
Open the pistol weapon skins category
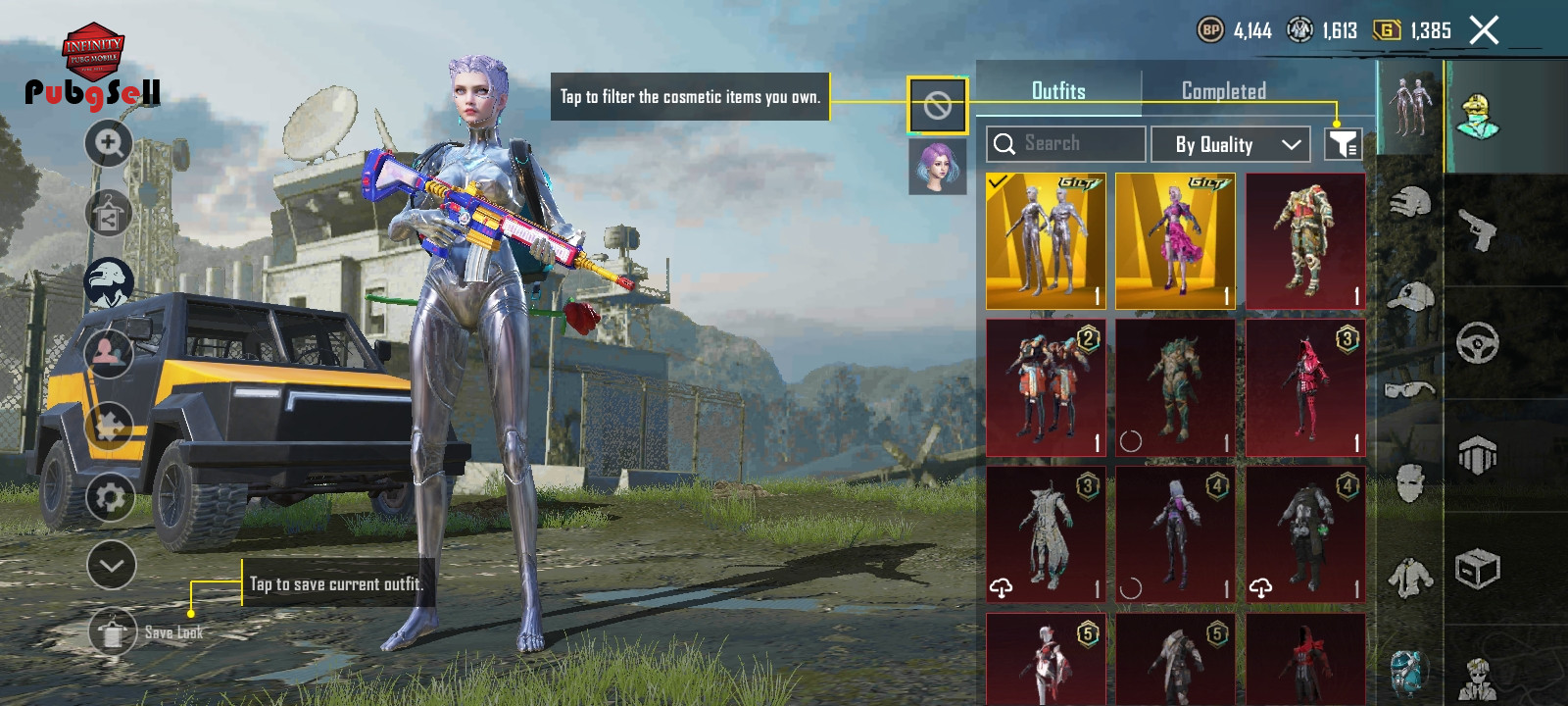click(1478, 229)
